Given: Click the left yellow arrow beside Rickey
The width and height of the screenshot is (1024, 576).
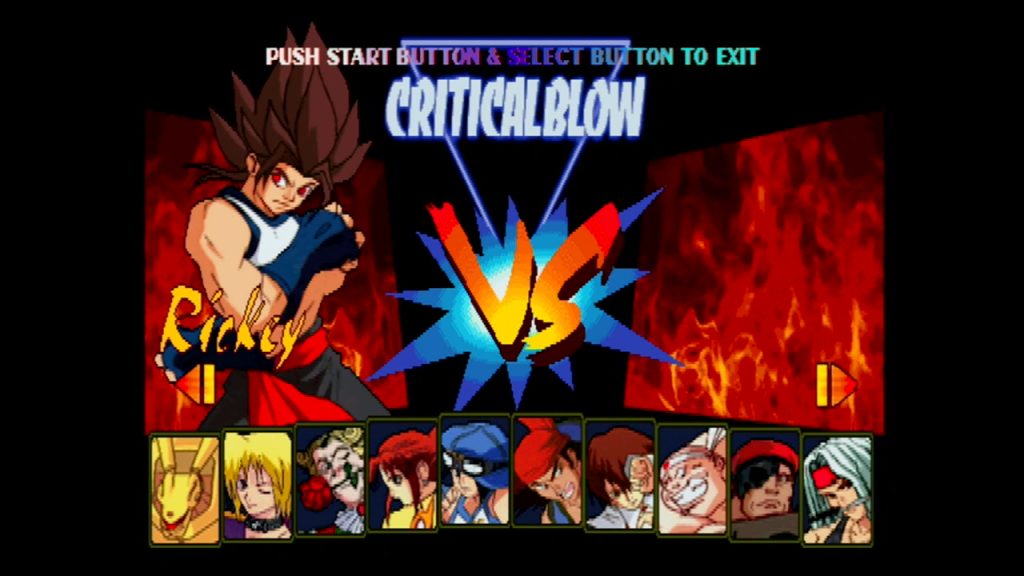Looking at the screenshot, I should point(197,384).
